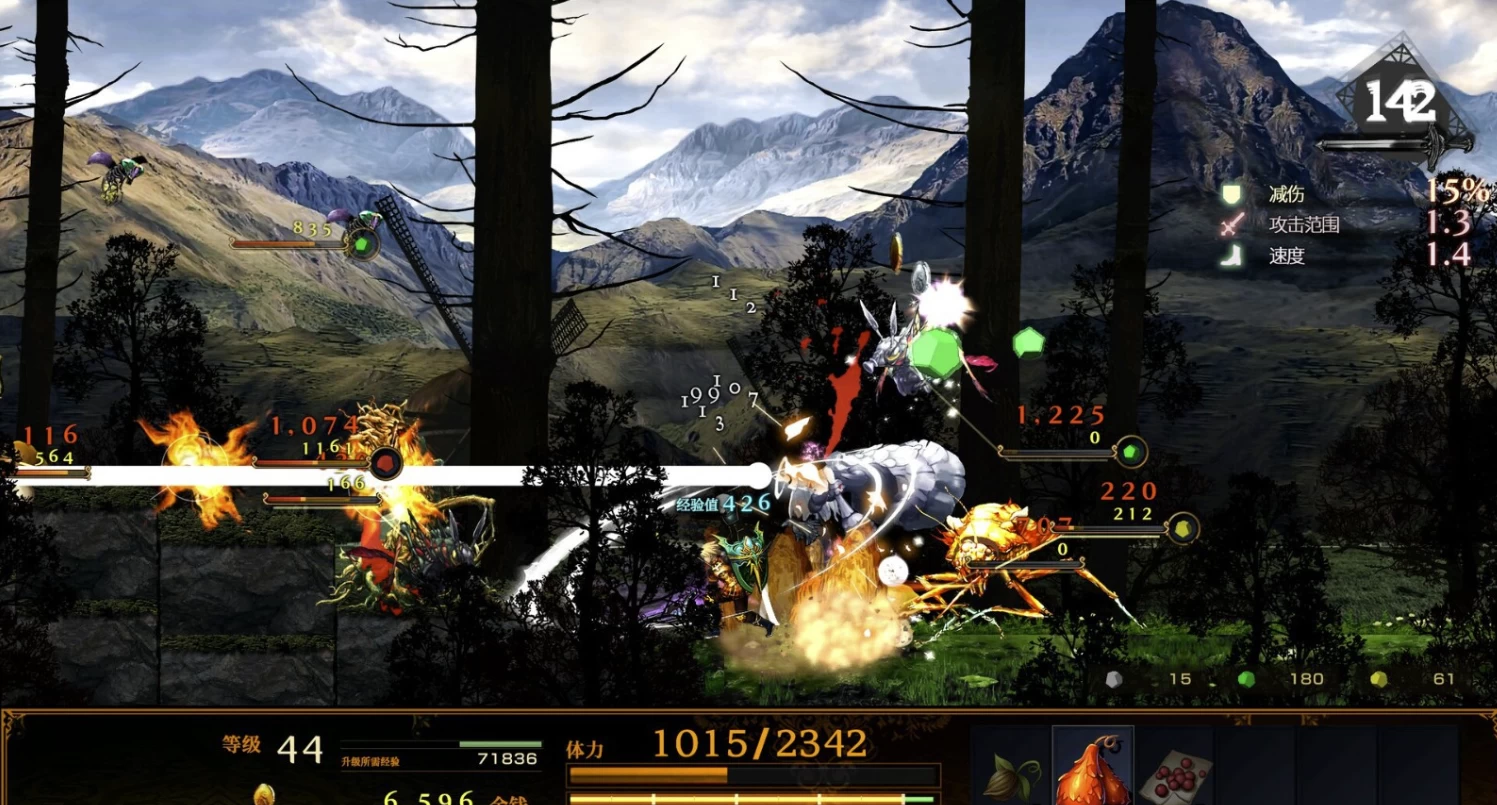The image size is (1497, 805).
Task: Click the sword icon beside 攻击范围
Action: 1231,224
